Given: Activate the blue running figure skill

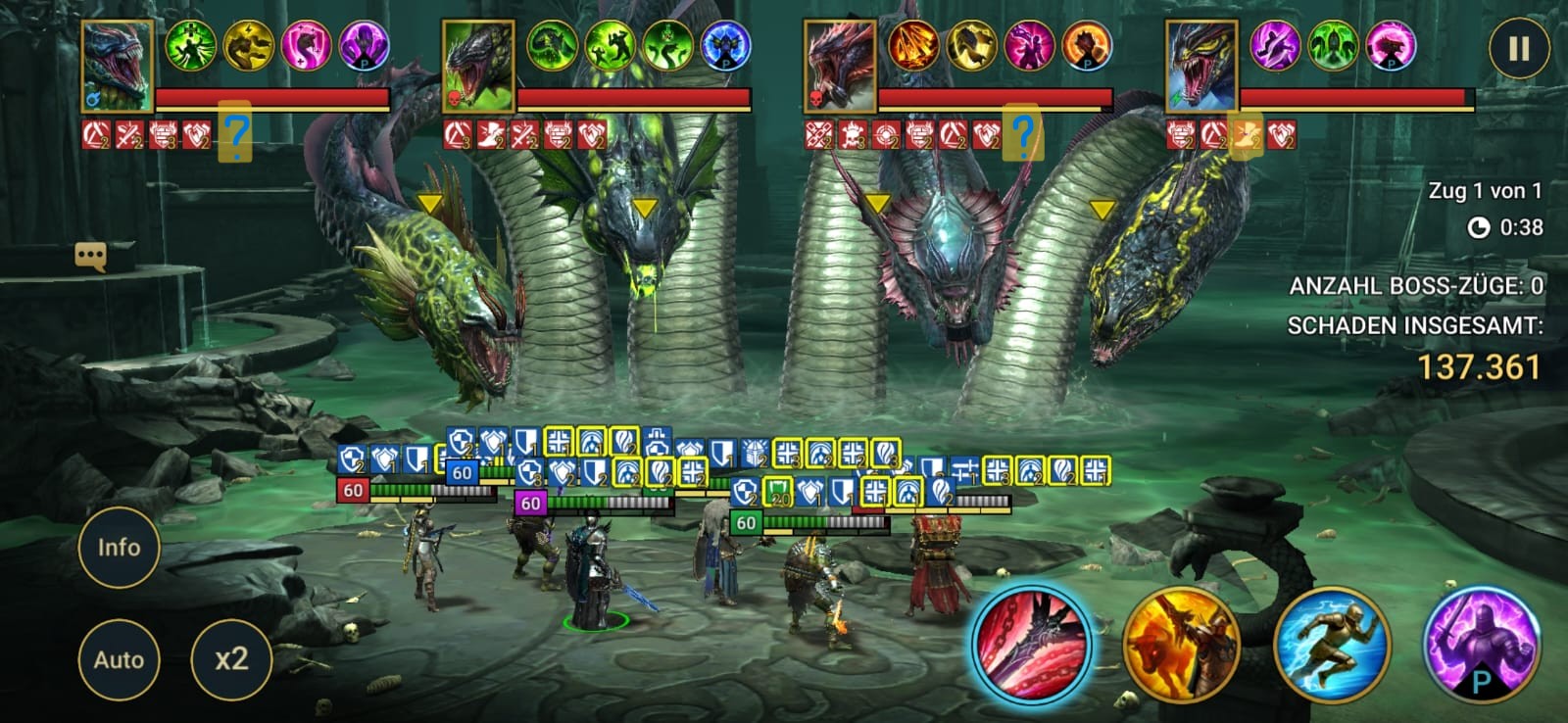Looking at the screenshot, I should point(1331,646).
